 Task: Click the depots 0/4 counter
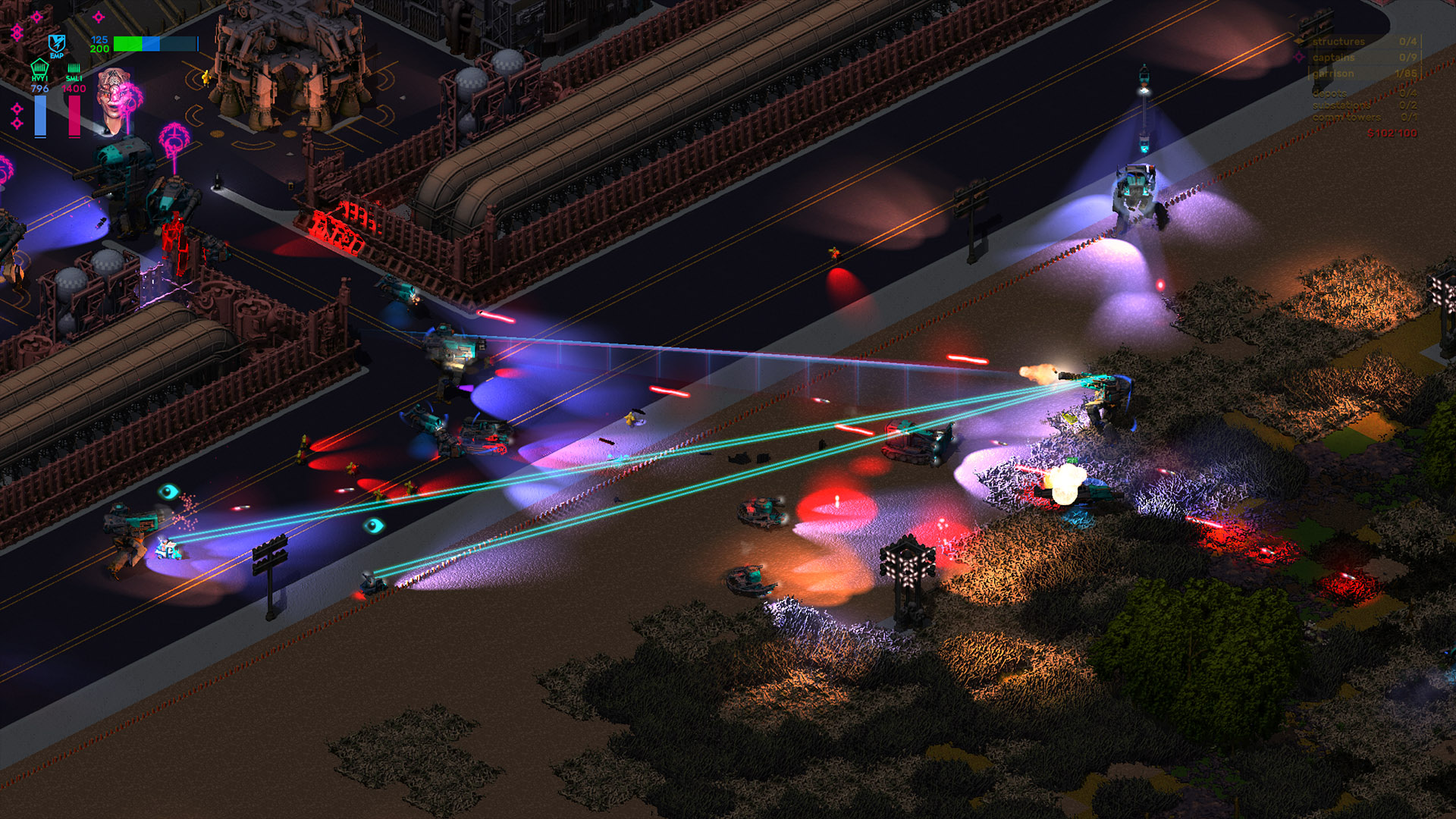[1408, 93]
